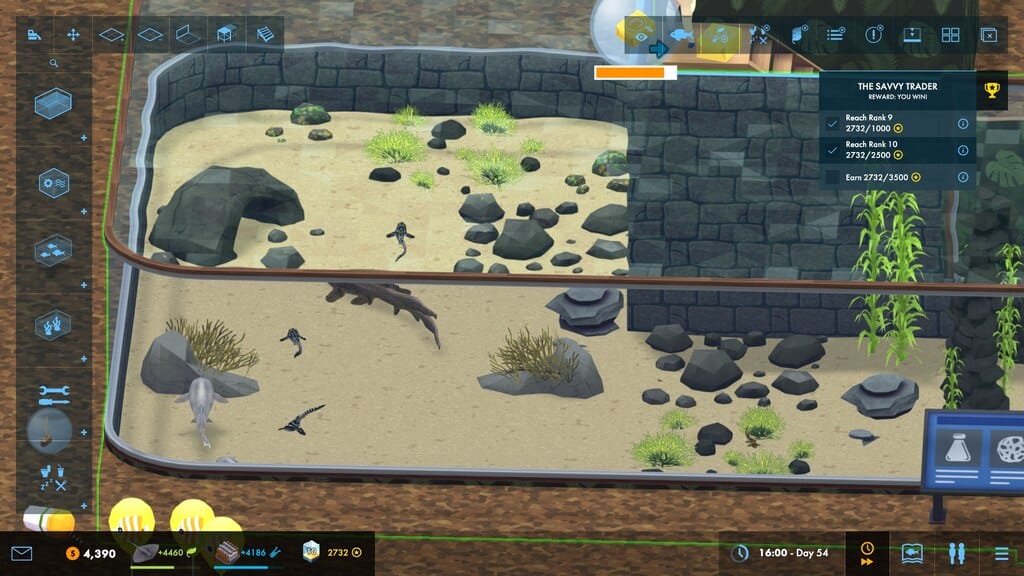
Task: Open the tank construction category
Action: (x=53, y=104)
